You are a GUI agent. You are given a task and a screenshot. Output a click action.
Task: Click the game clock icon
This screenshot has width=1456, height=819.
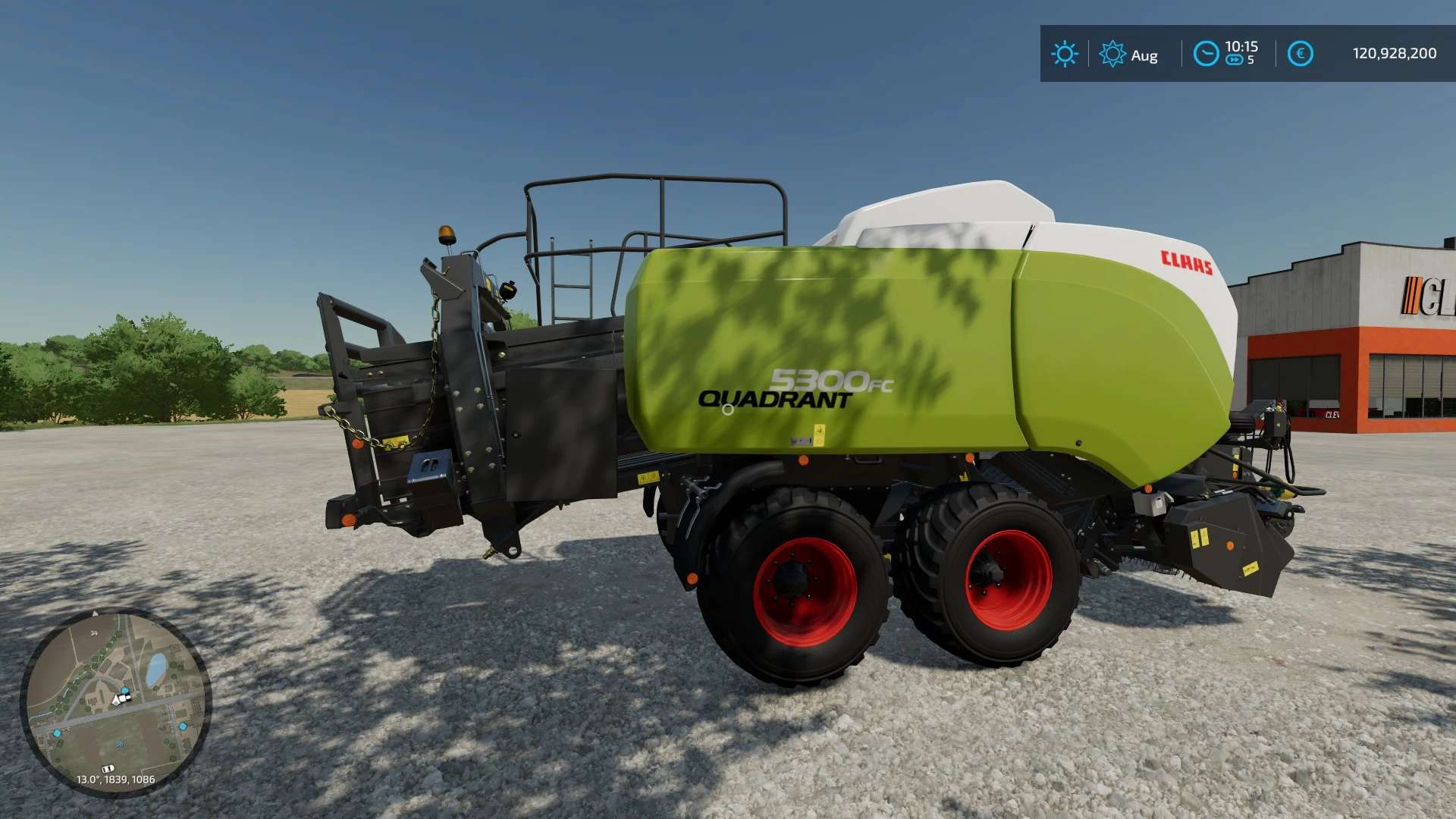1206,54
